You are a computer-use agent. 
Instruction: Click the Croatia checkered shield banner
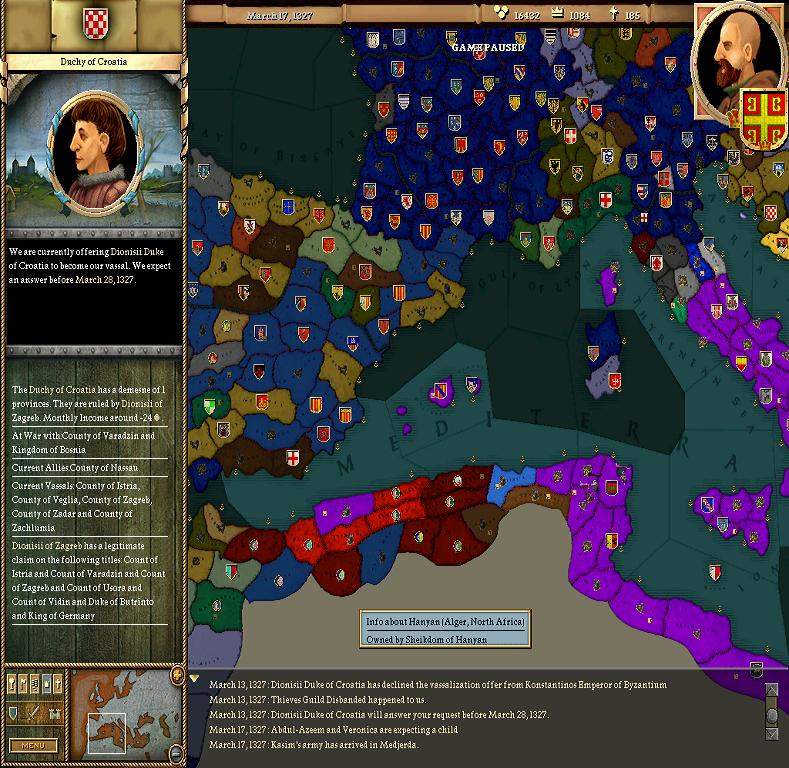(93, 21)
